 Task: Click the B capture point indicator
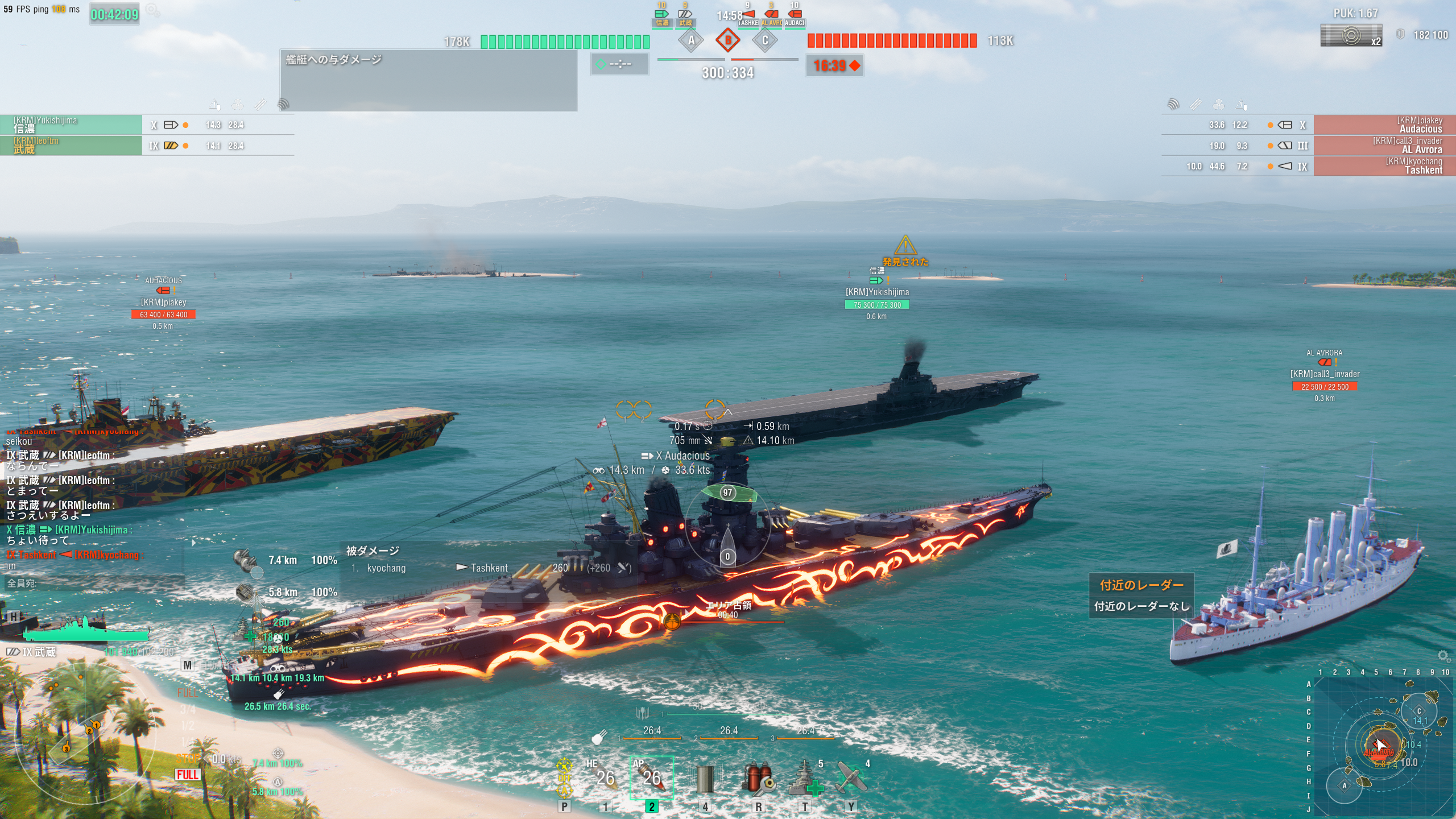728,40
